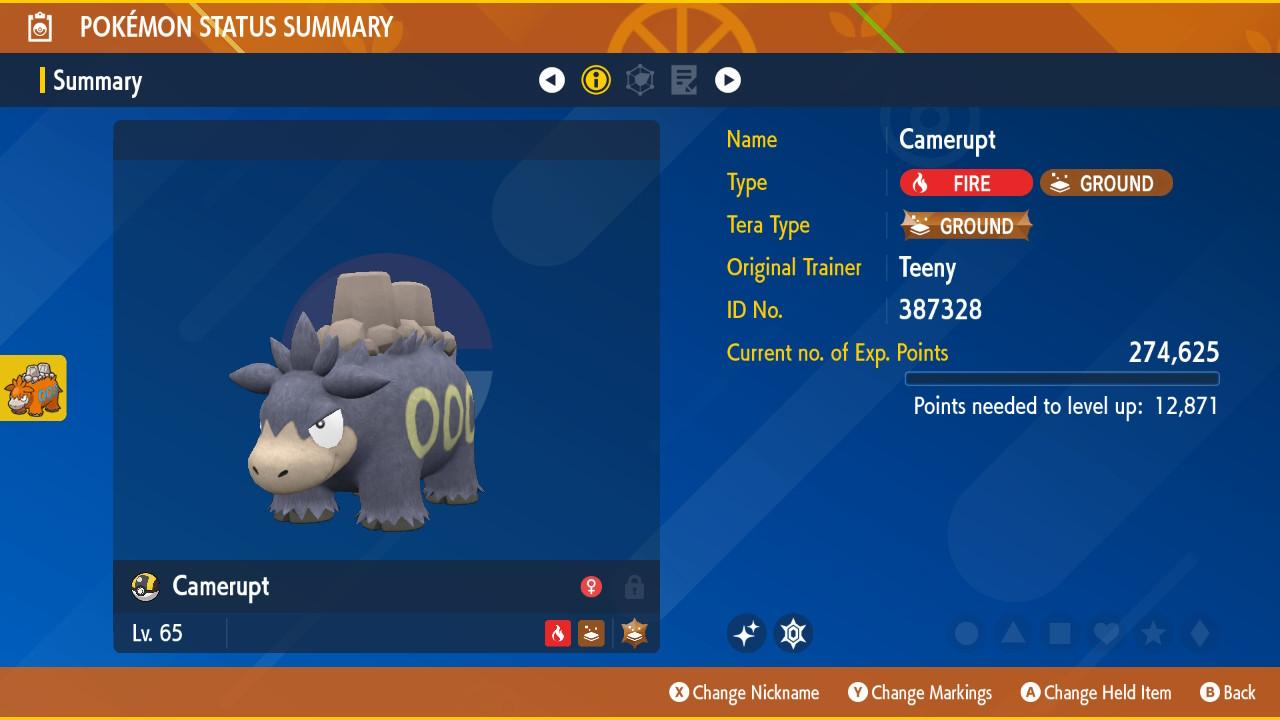Open Change Markings with Y
The image size is (1280, 720).
click(919, 692)
